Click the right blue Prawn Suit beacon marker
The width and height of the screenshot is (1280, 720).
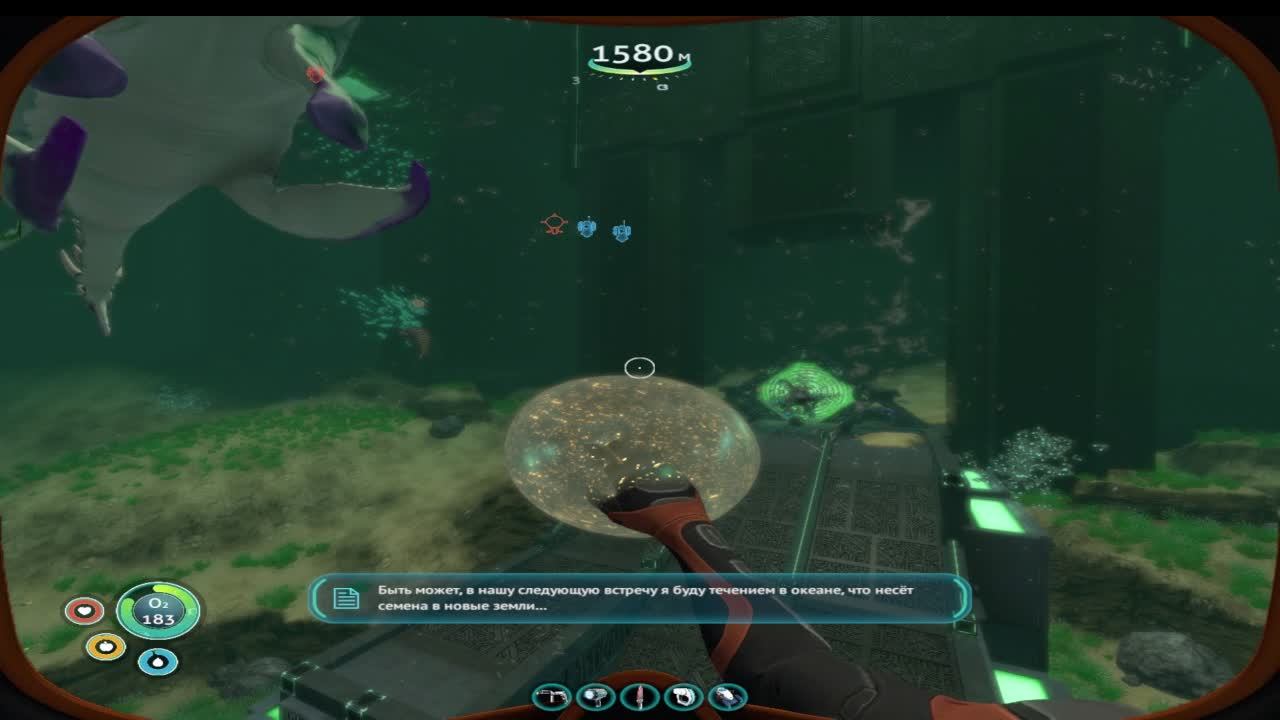point(622,230)
